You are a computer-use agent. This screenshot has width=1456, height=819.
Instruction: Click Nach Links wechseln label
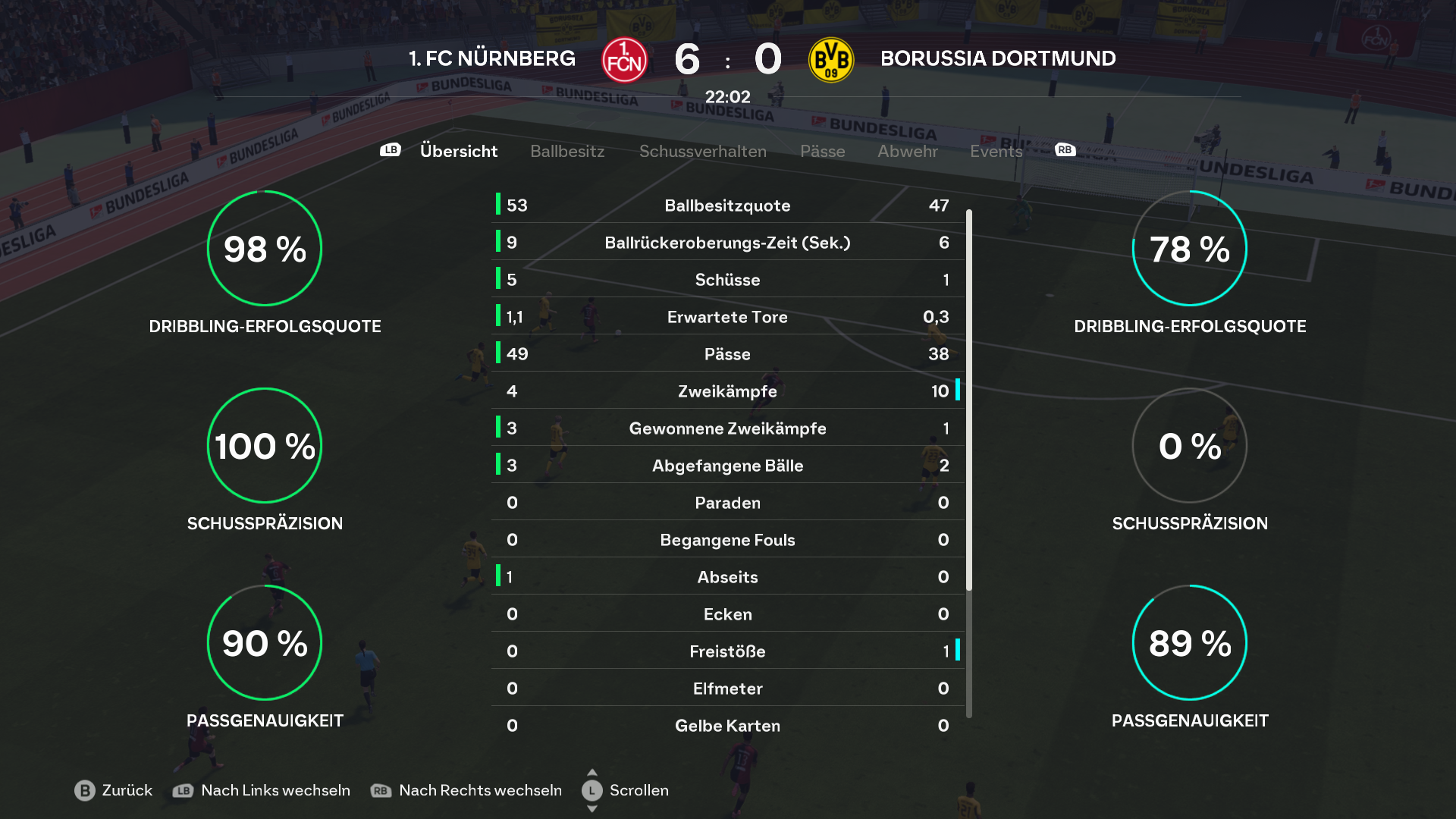tap(275, 790)
